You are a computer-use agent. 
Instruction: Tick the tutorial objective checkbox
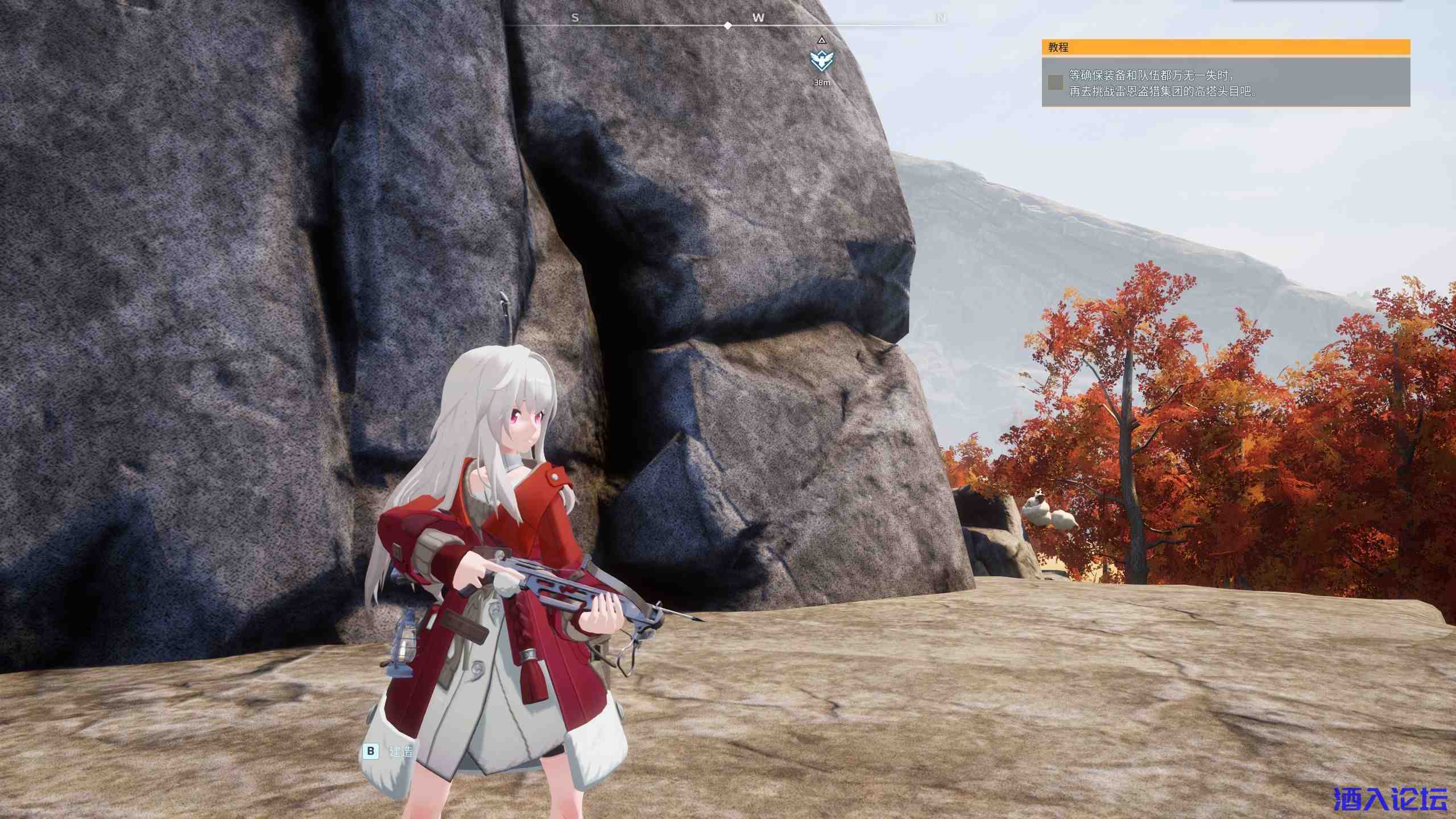(x=1056, y=82)
